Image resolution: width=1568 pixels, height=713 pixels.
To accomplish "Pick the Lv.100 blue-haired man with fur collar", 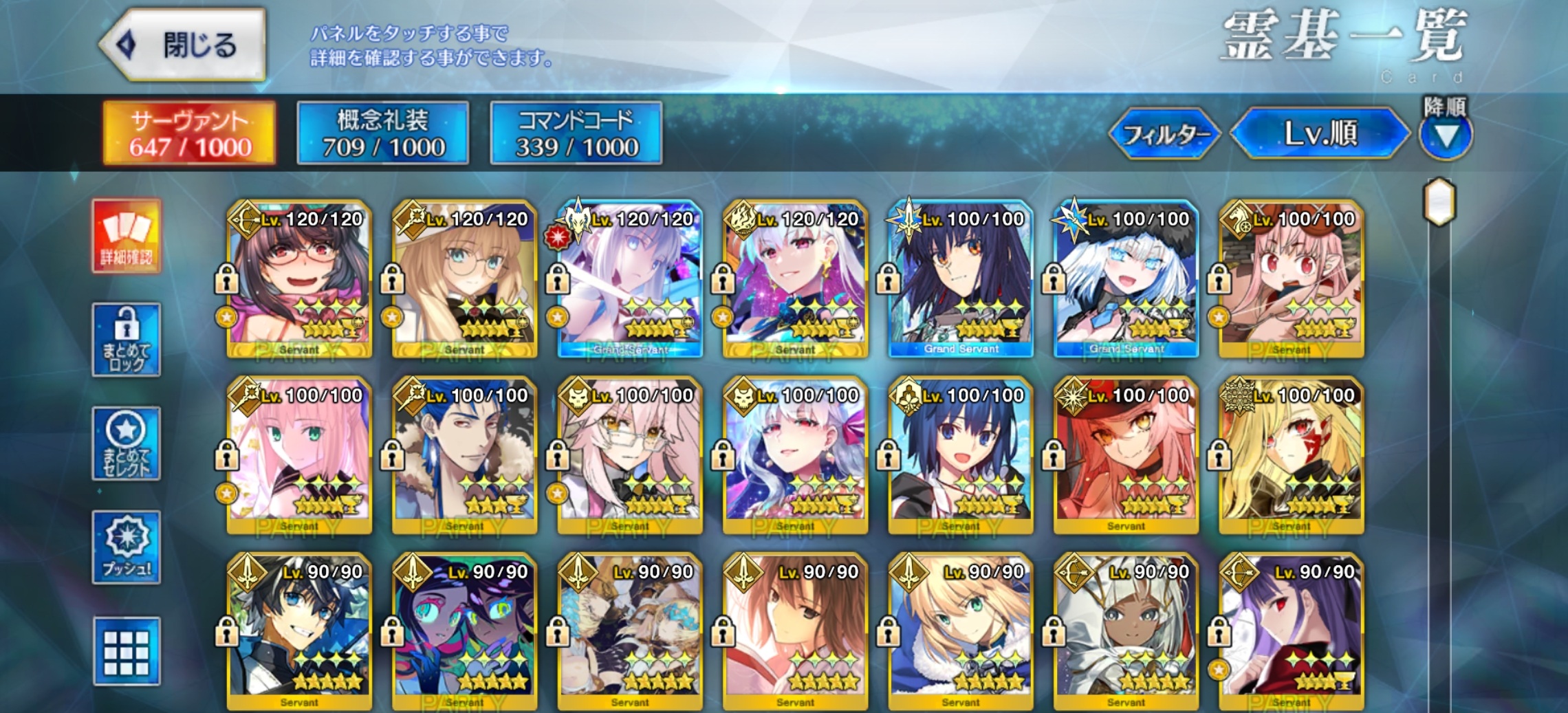I will coord(465,456).
